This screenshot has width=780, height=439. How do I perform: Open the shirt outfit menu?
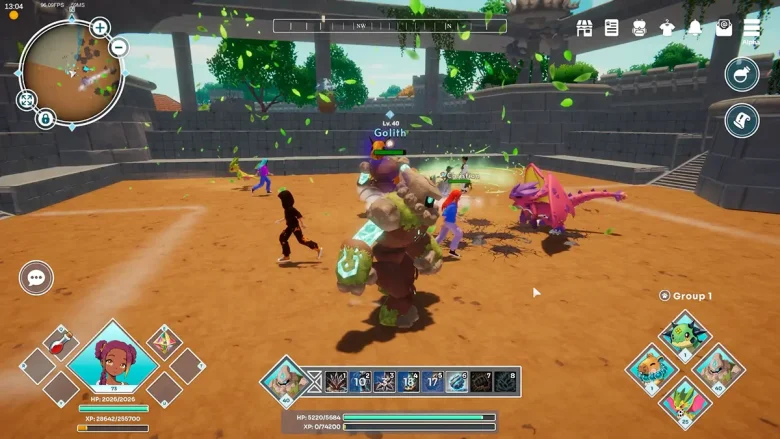click(x=668, y=28)
